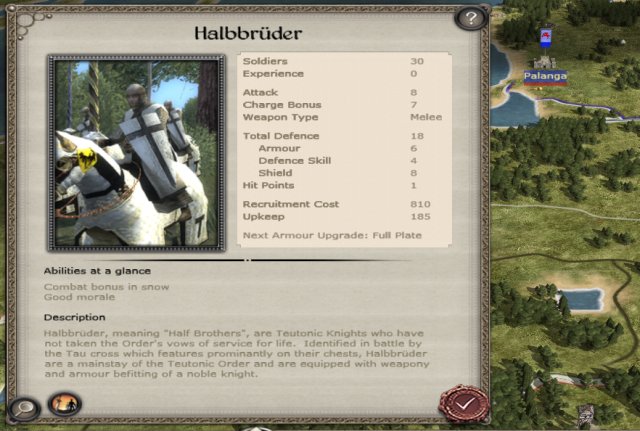Confirm with the red checkmark seal
640x431 pixels.
(x=464, y=403)
